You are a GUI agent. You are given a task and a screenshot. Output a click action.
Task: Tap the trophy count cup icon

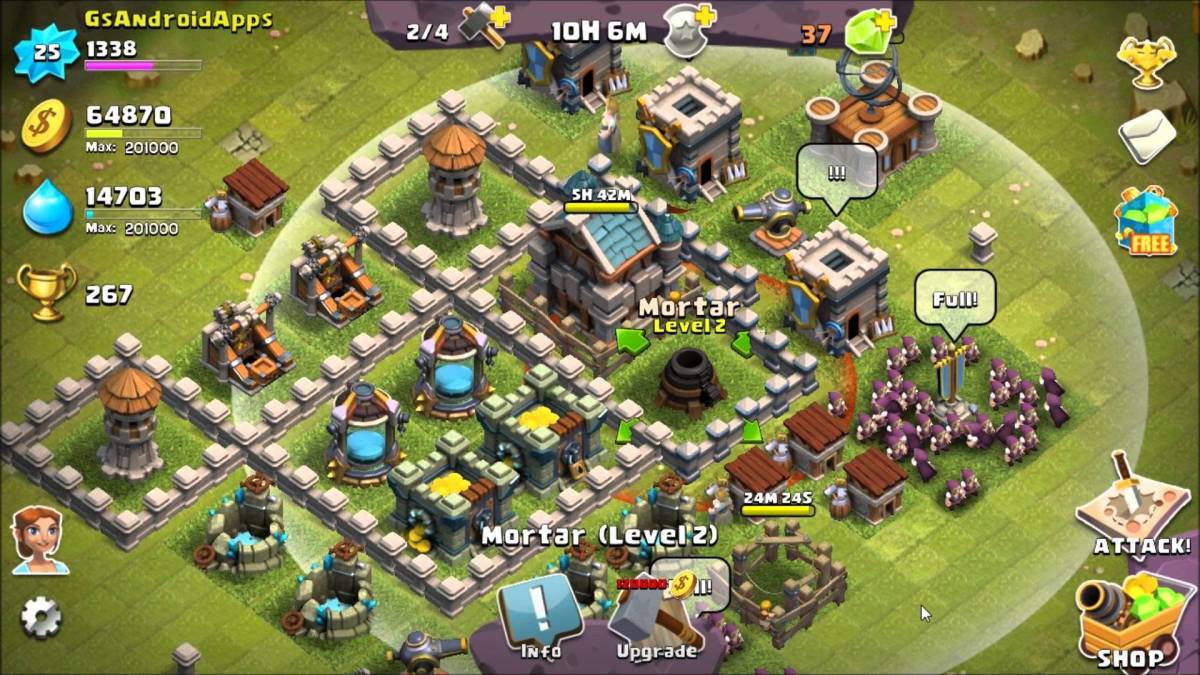[x=46, y=292]
